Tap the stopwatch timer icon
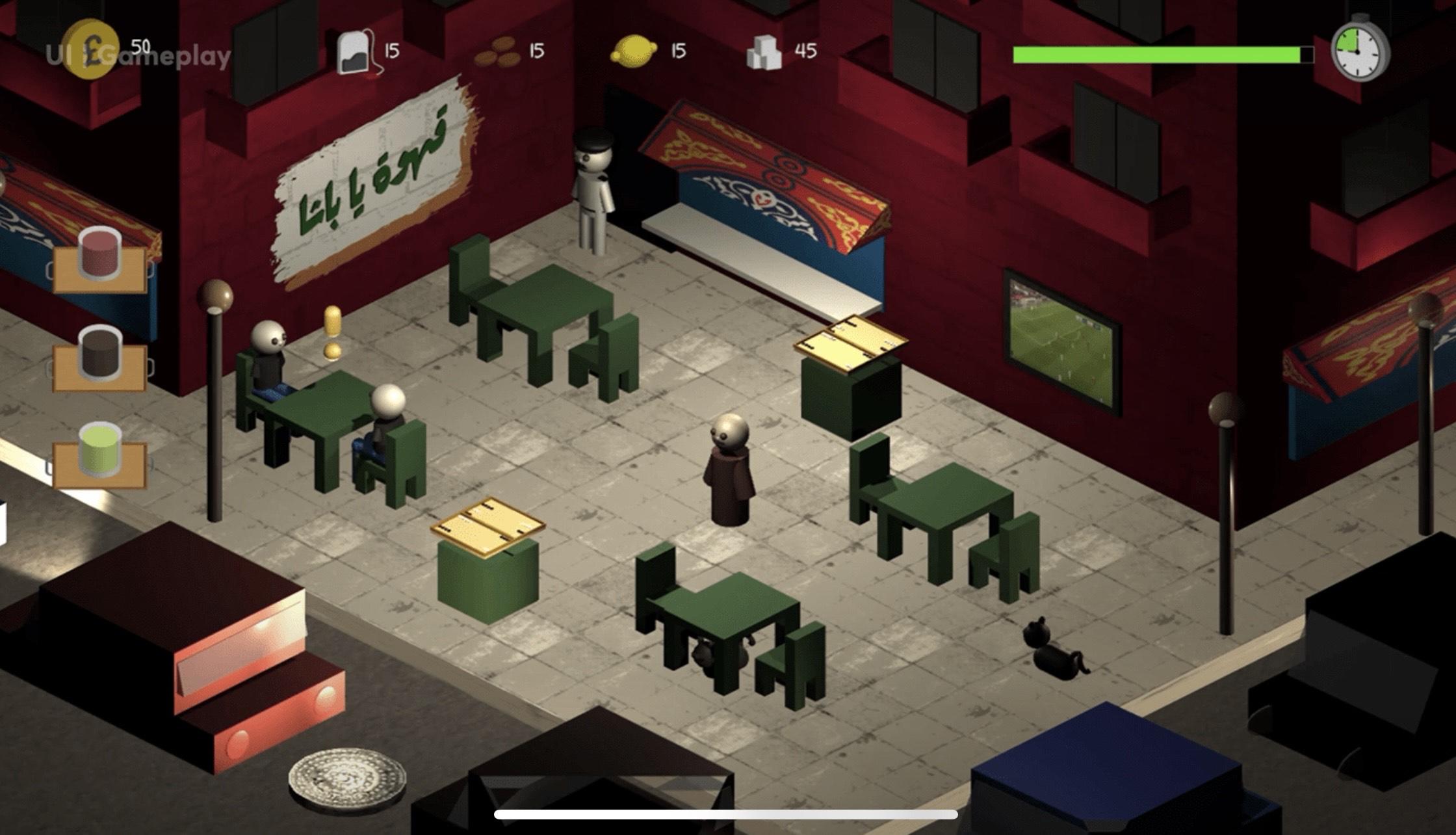Screen dimensions: 1456x835 coord(1359,50)
